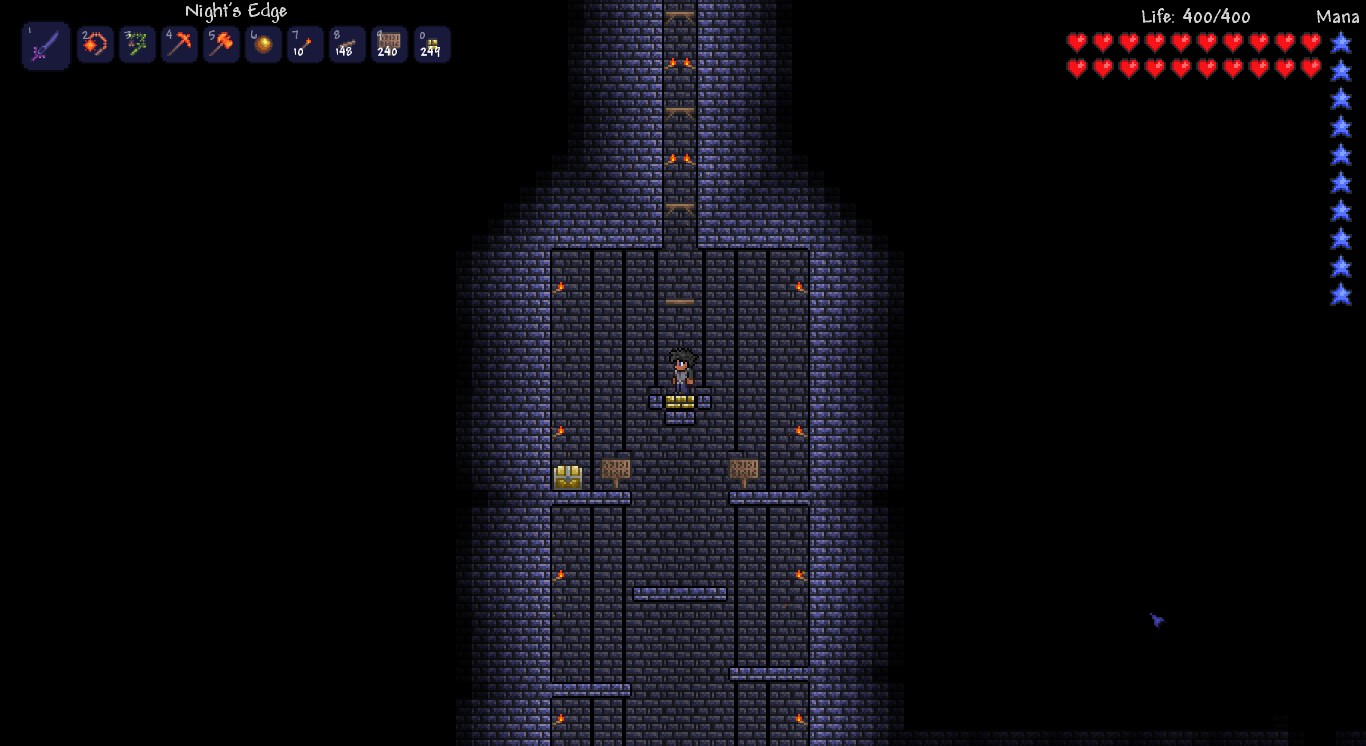Click the bottom mana star in the column
Image resolution: width=1366 pixels, height=746 pixels.
[x=1341, y=296]
